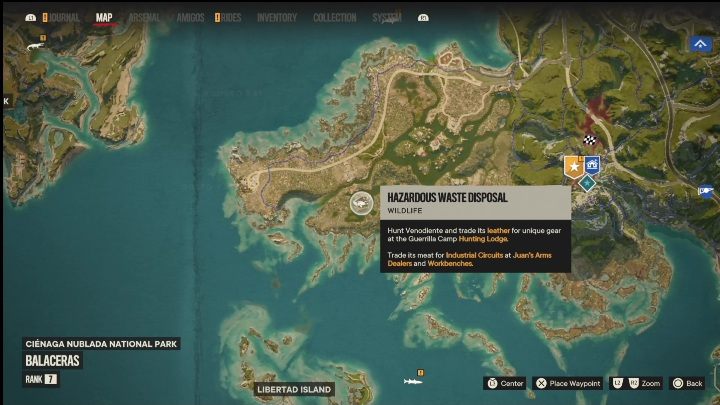Click the blue chevron marker
Image resolution: width=720 pixels, height=405 pixels.
coord(699,43)
